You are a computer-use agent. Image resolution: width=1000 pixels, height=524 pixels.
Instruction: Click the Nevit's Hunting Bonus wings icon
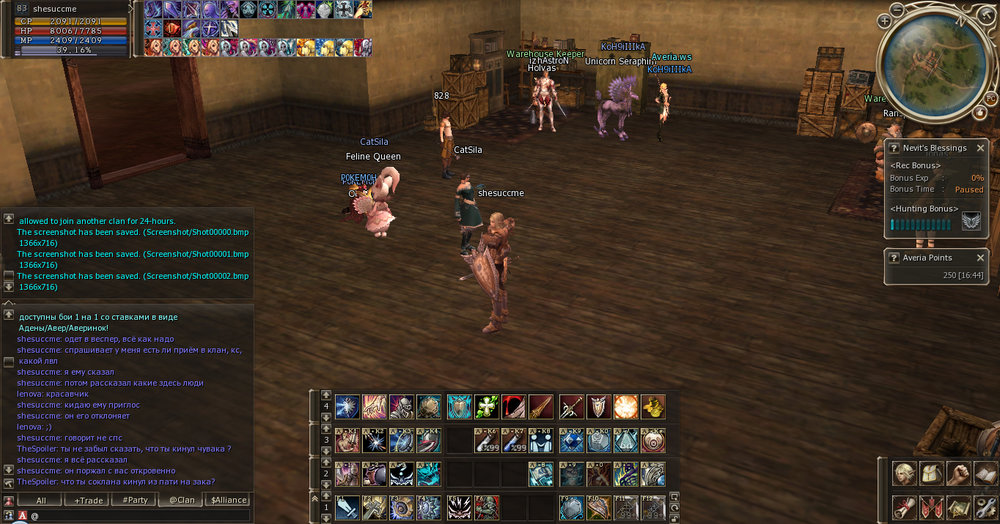pos(970,222)
